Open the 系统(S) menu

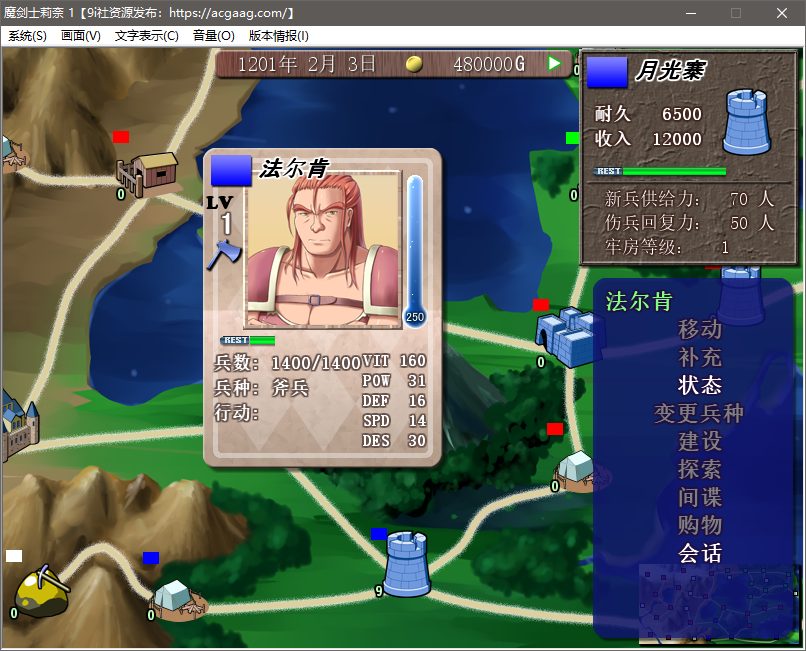pyautogui.click(x=27, y=36)
